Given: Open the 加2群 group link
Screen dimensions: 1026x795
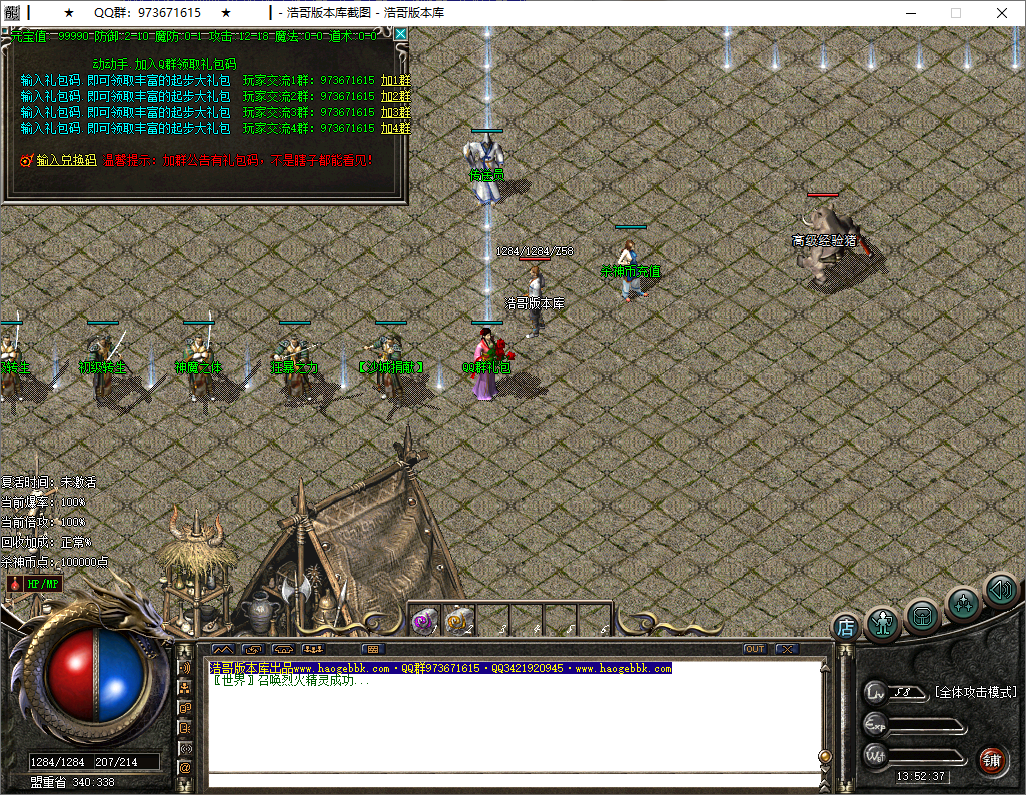Looking at the screenshot, I should click(395, 96).
